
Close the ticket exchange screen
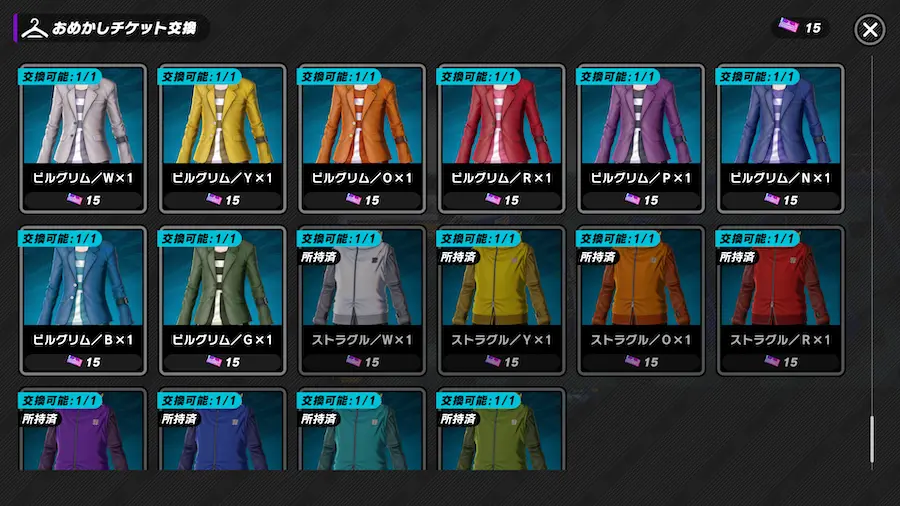pyautogui.click(x=869, y=30)
